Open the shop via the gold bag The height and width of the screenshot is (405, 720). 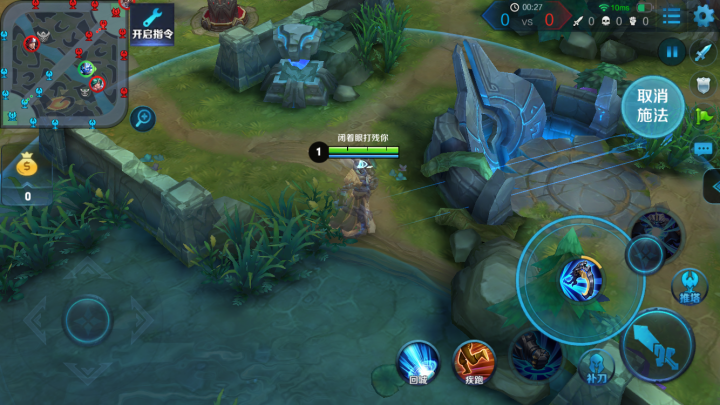point(27,169)
